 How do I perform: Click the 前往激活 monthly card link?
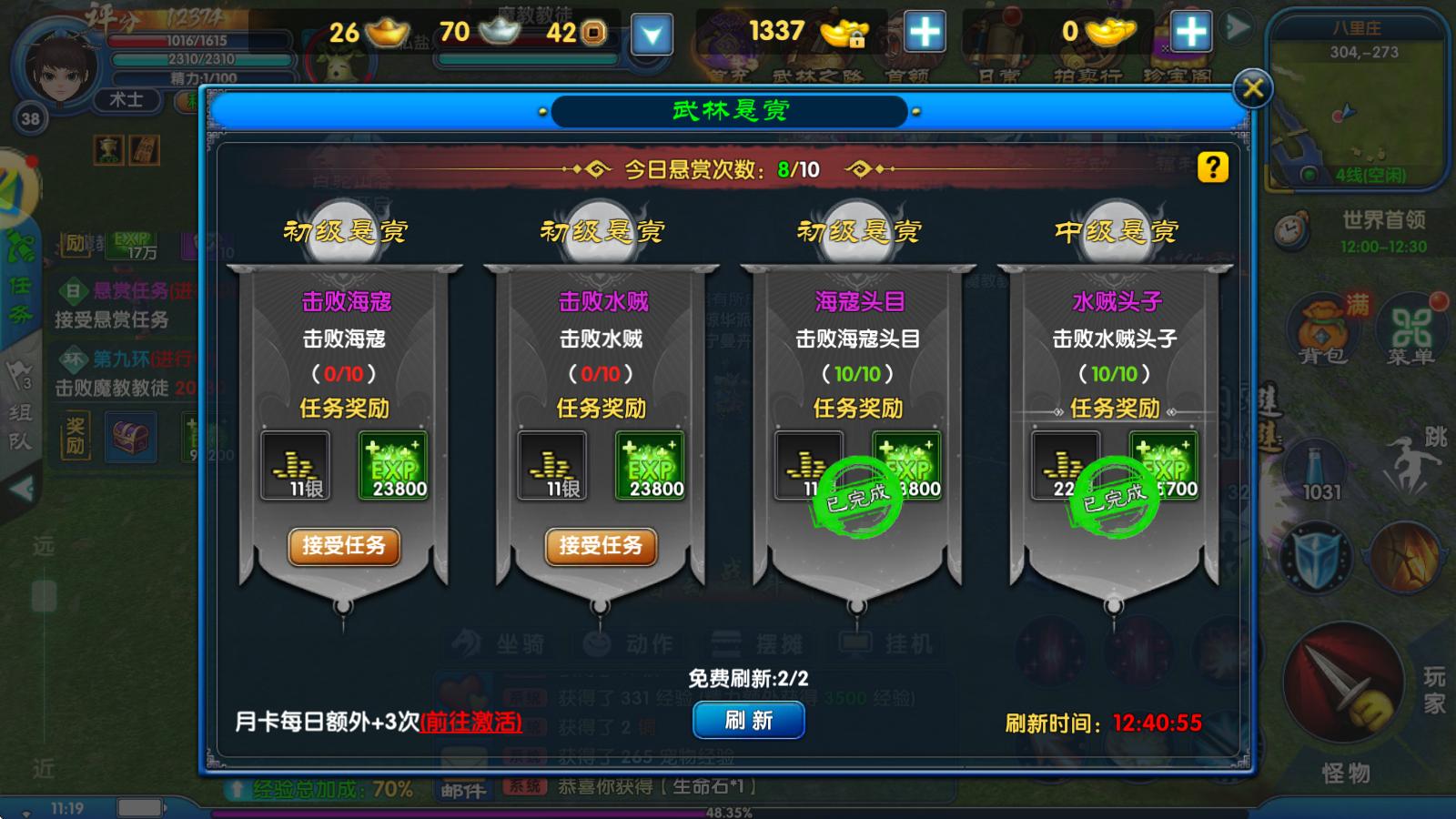[470, 720]
